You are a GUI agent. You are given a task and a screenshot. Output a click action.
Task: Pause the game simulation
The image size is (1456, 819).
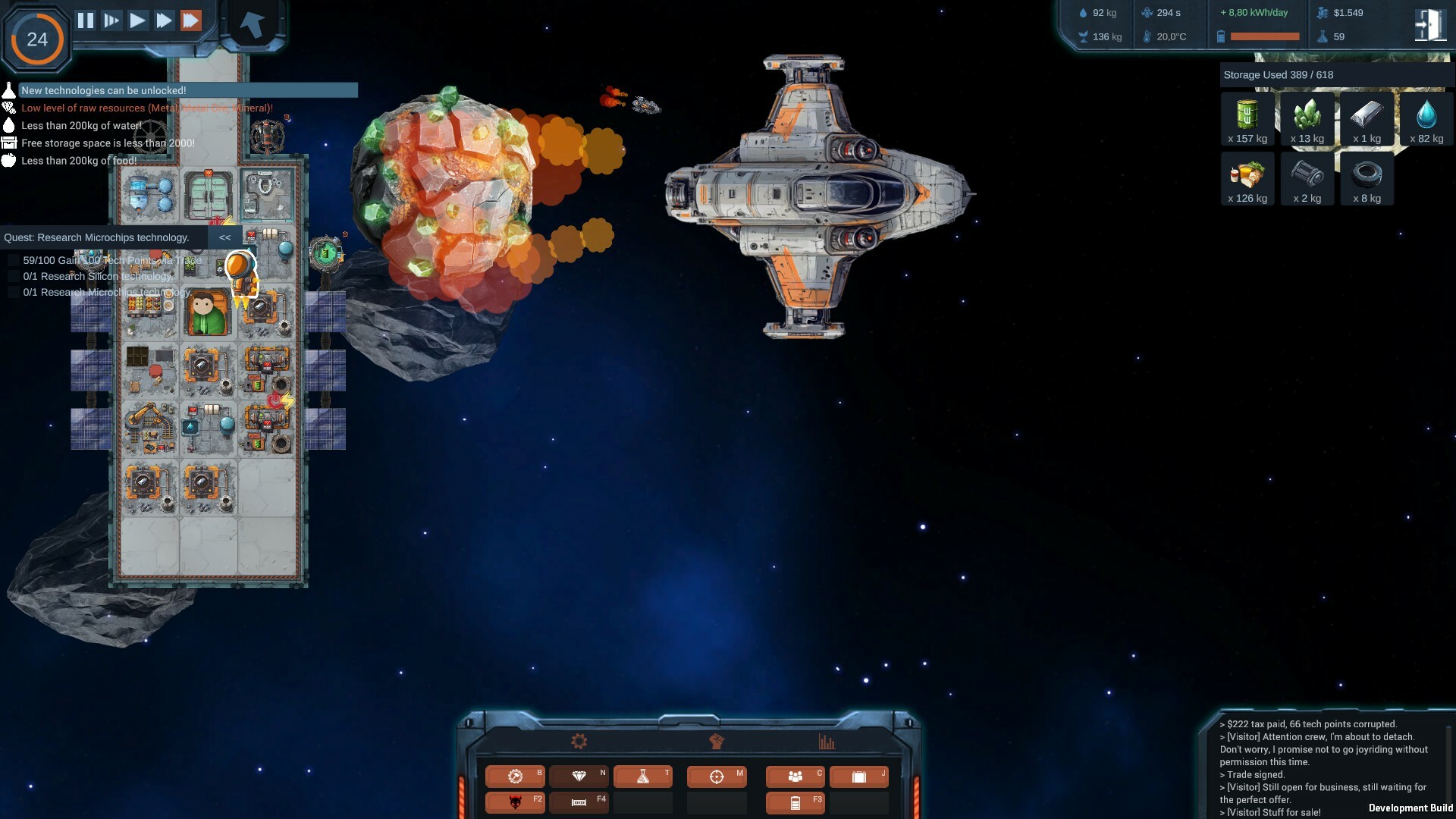(x=86, y=20)
